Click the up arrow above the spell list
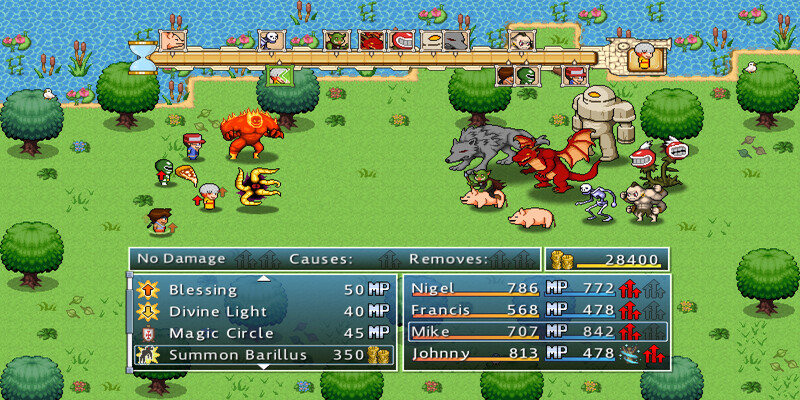The image size is (800, 400). (x=263, y=278)
